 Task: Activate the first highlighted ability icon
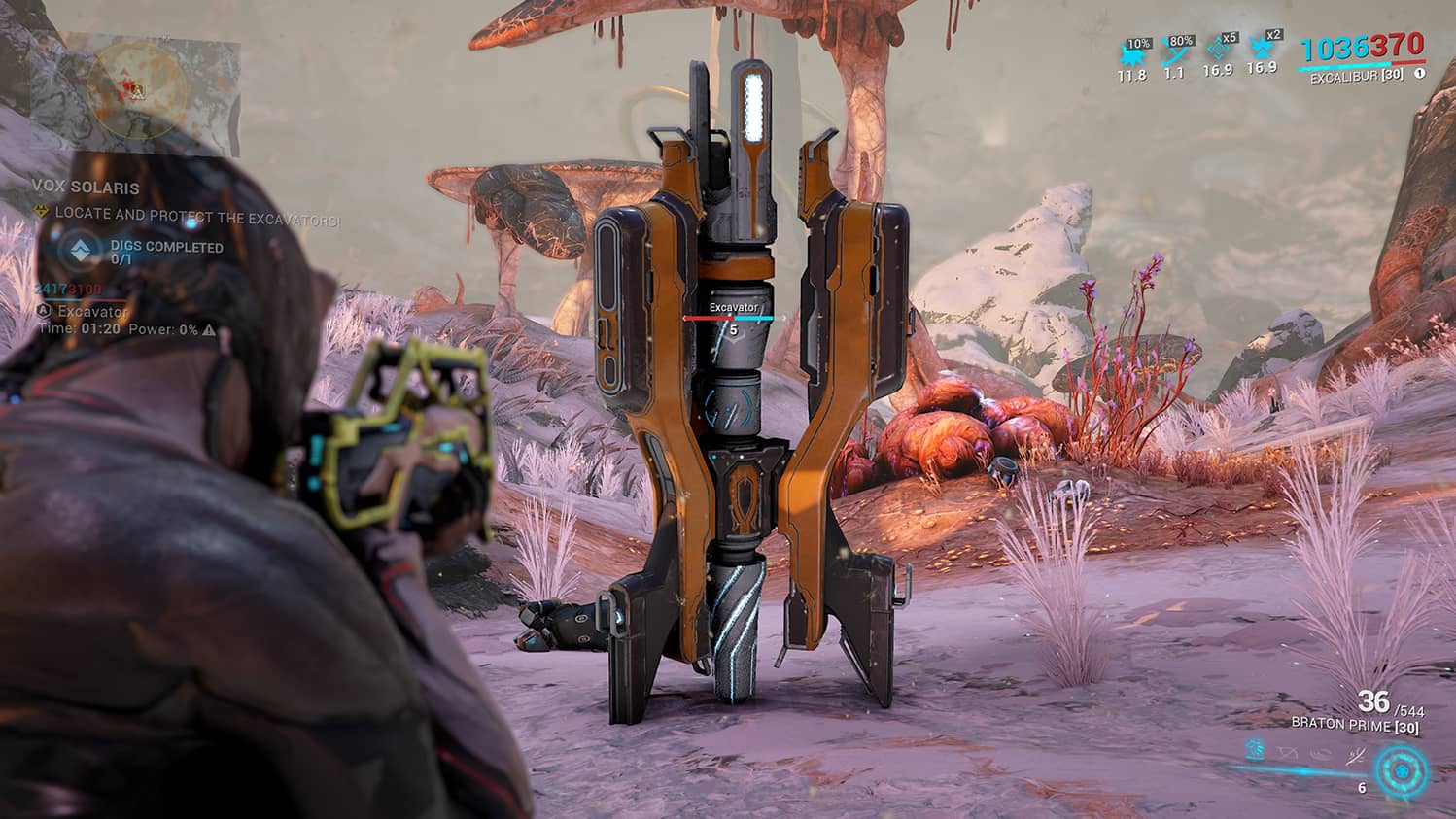1254,751
